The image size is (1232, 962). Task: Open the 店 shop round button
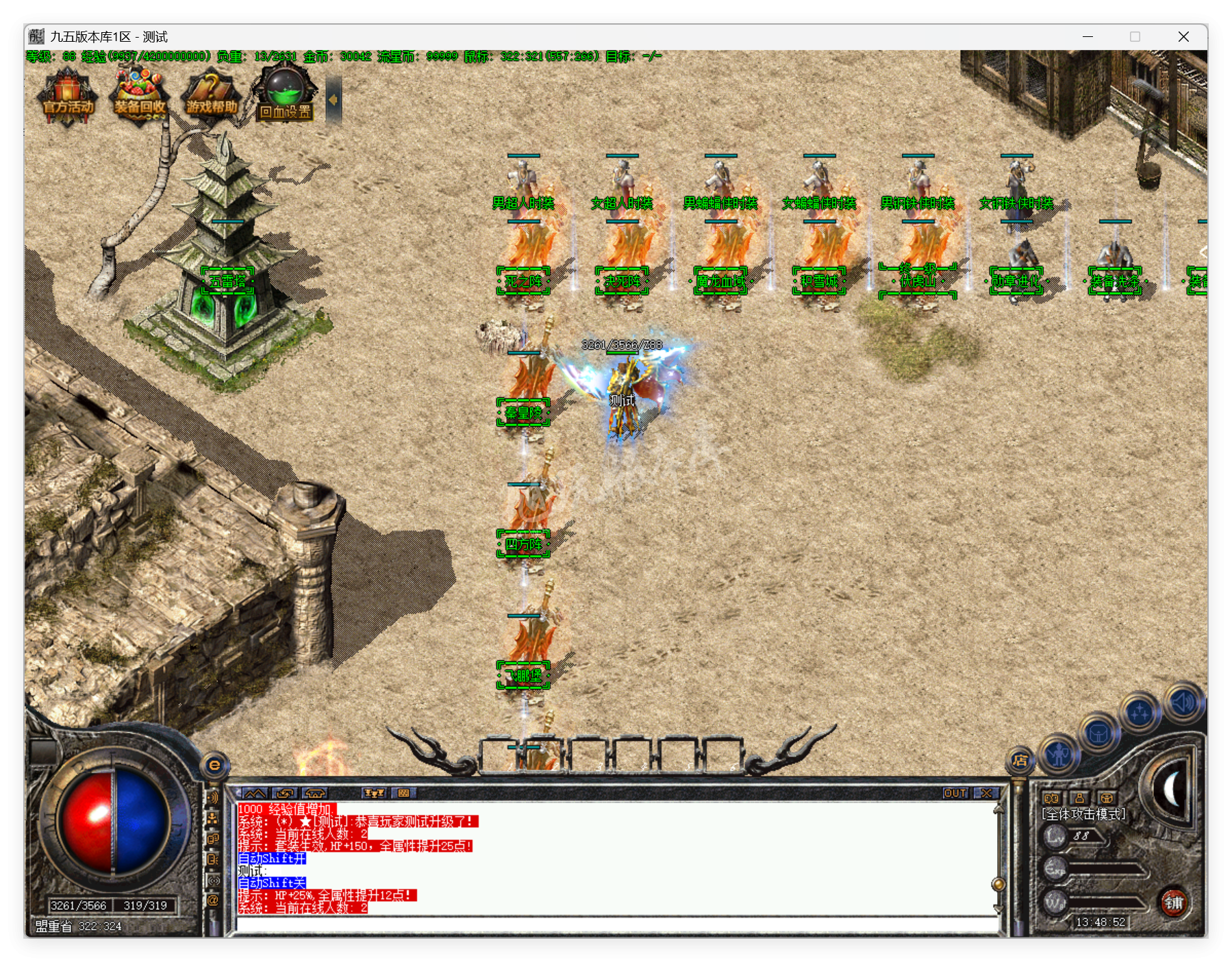pos(1020,760)
